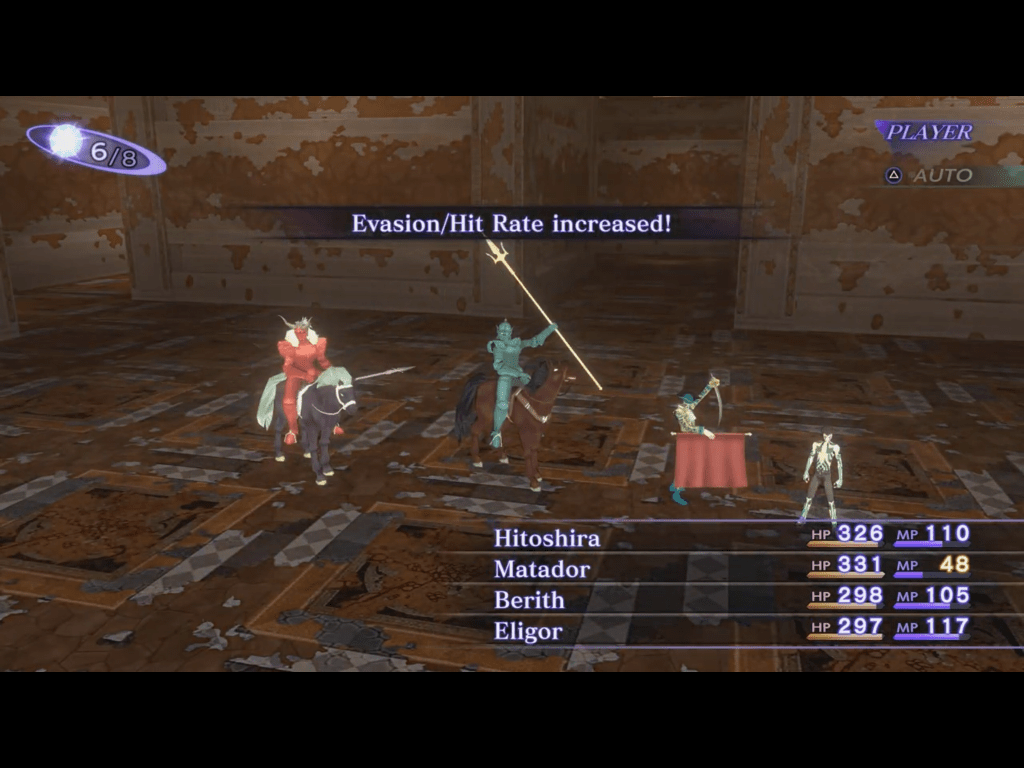Select Hitoshira in the party list
Image resolution: width=1024 pixels, height=768 pixels.
(x=547, y=538)
